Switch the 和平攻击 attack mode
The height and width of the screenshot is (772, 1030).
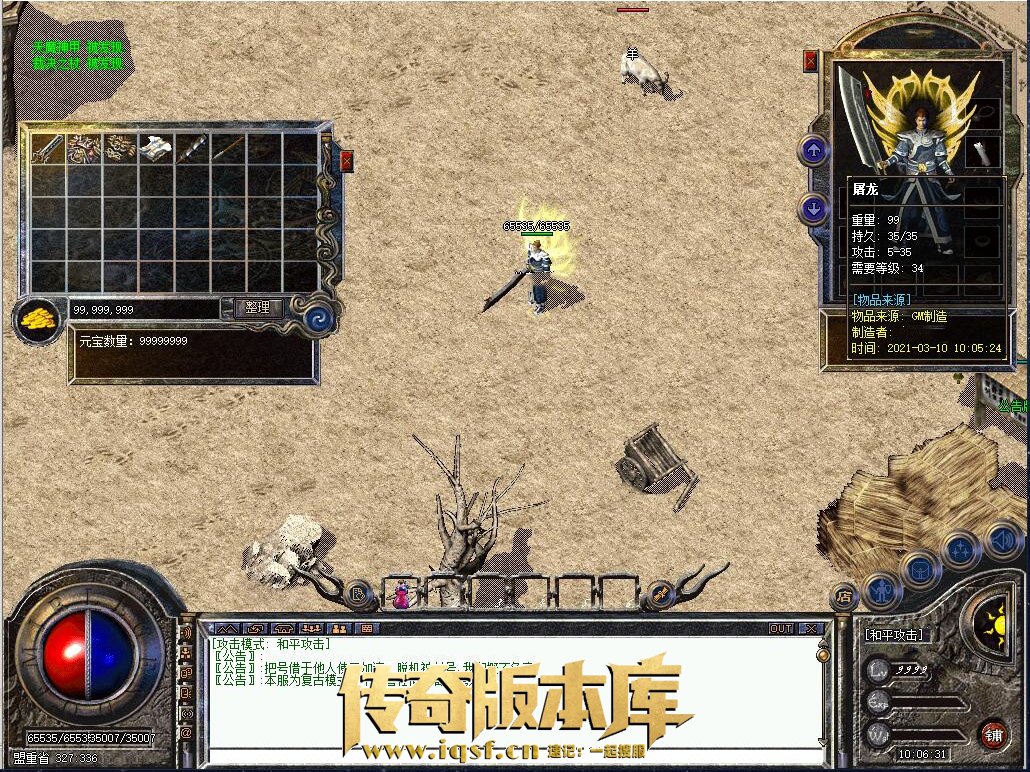(x=894, y=635)
